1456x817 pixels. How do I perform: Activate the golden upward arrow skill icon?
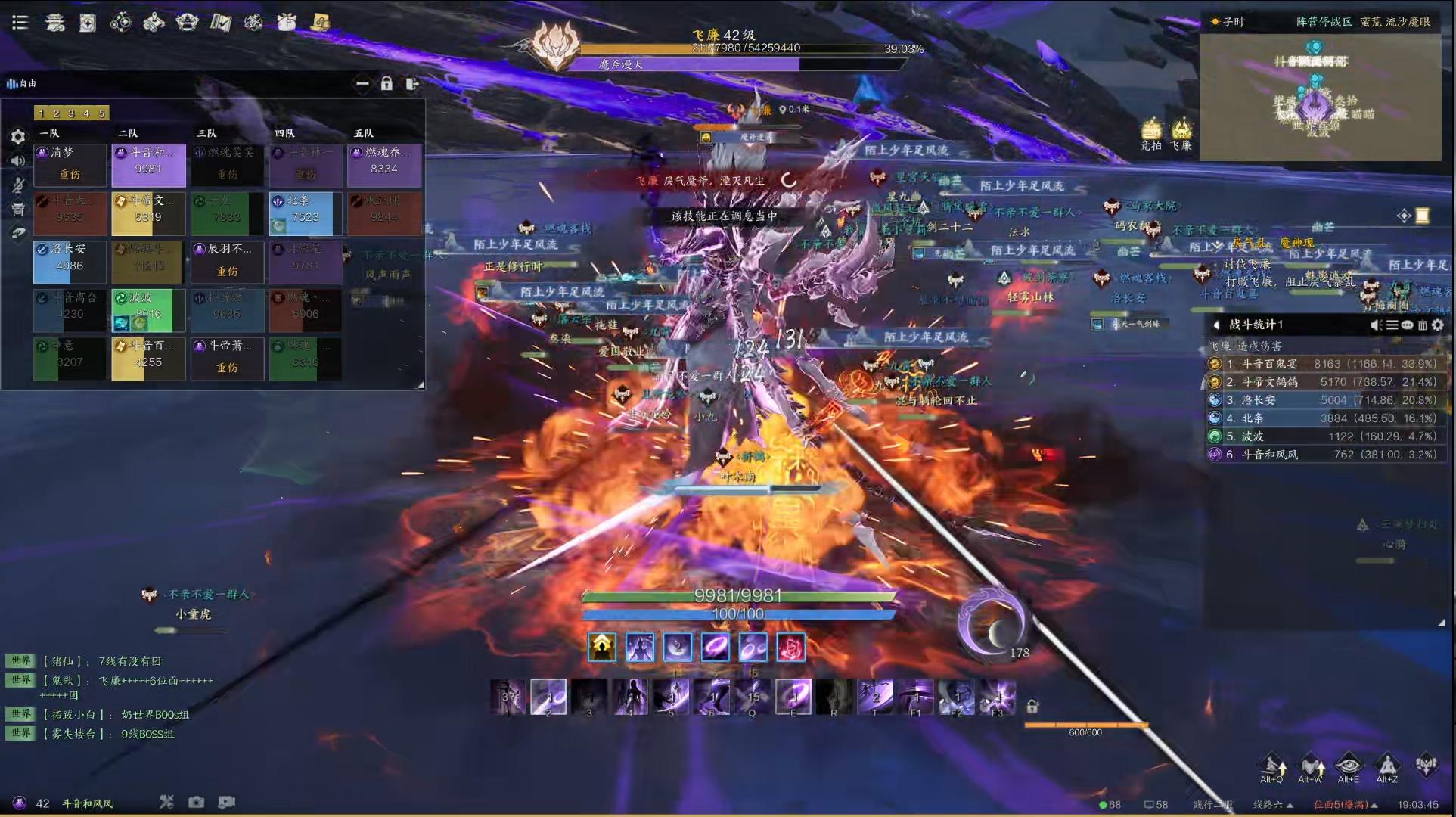coord(602,648)
